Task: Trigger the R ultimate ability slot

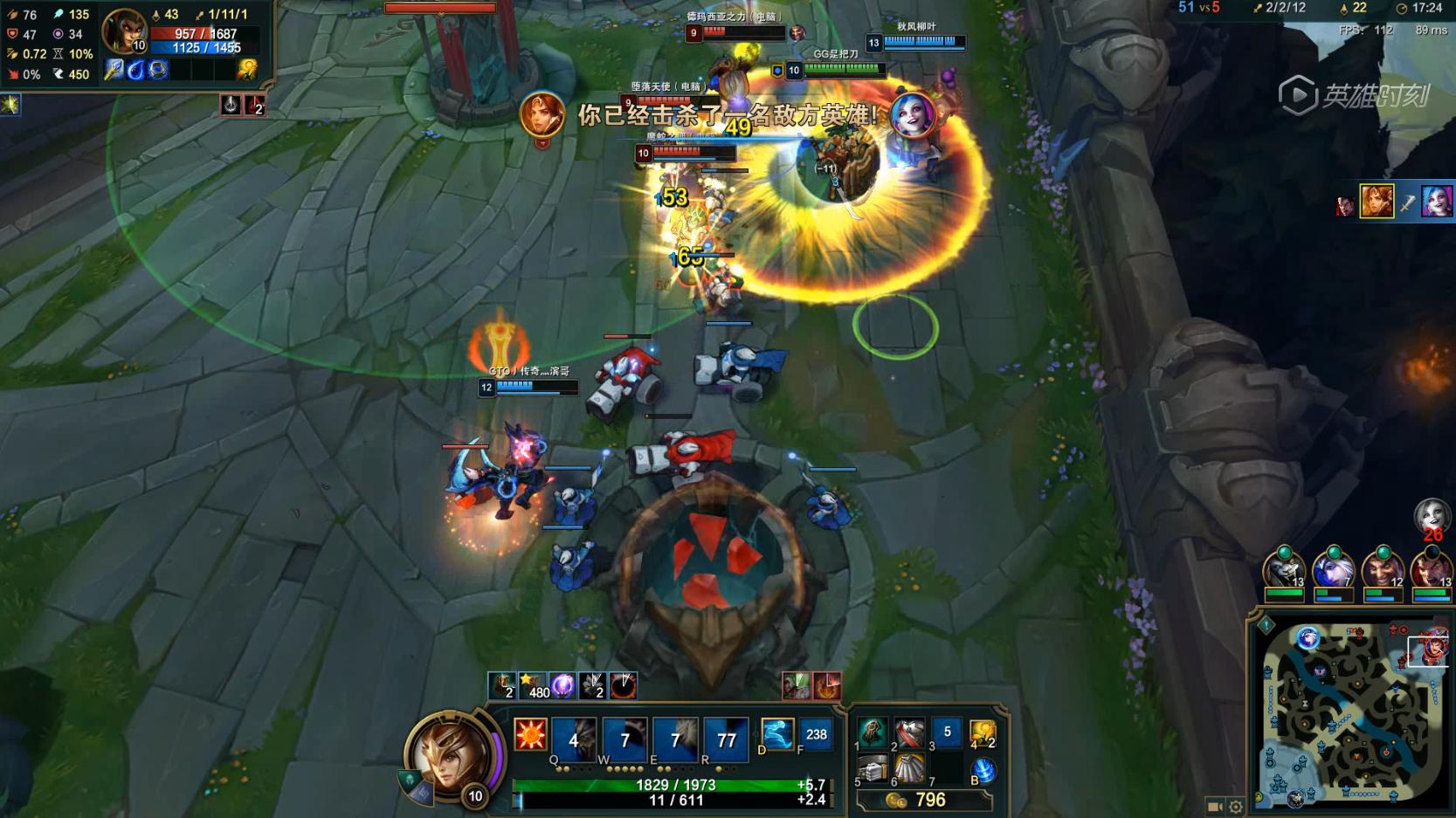Action: pos(726,739)
